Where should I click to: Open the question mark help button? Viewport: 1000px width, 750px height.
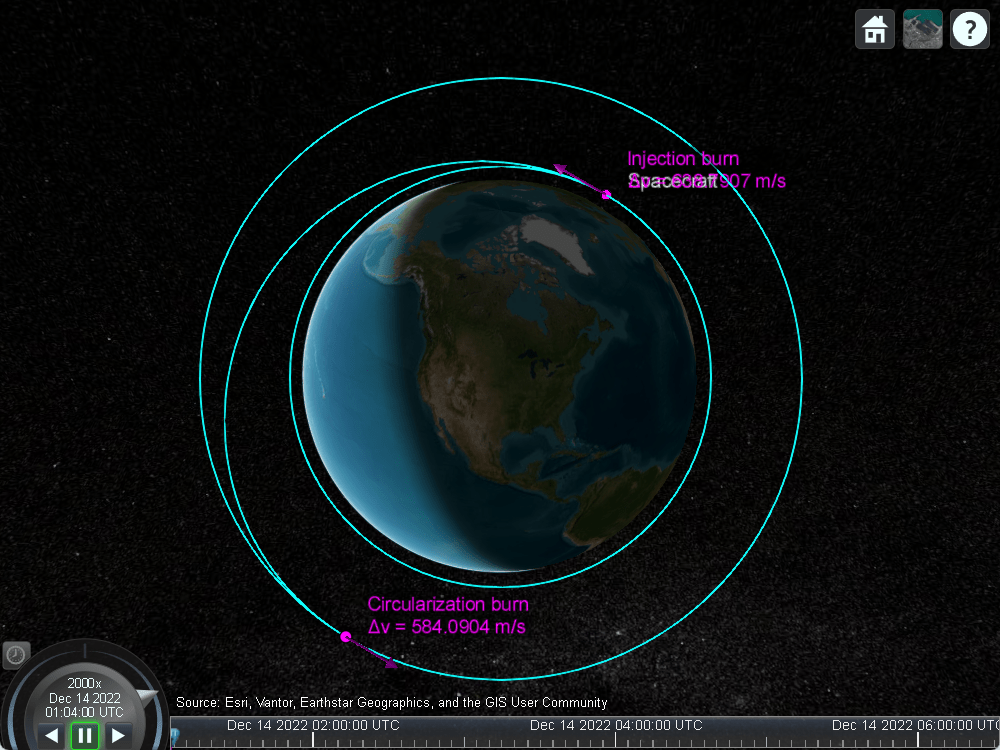pos(969,30)
